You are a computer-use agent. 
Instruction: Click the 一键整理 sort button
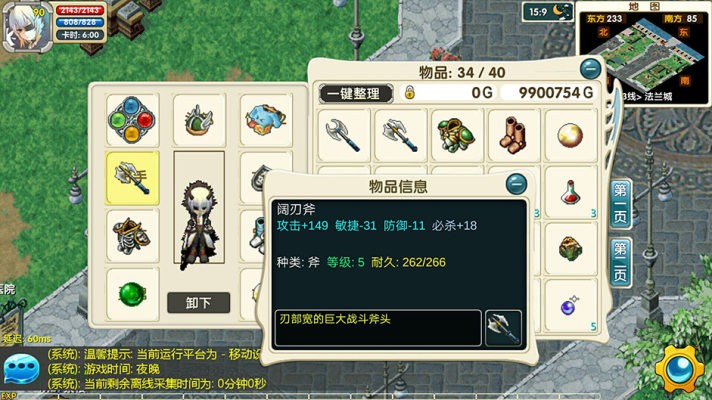355,93
